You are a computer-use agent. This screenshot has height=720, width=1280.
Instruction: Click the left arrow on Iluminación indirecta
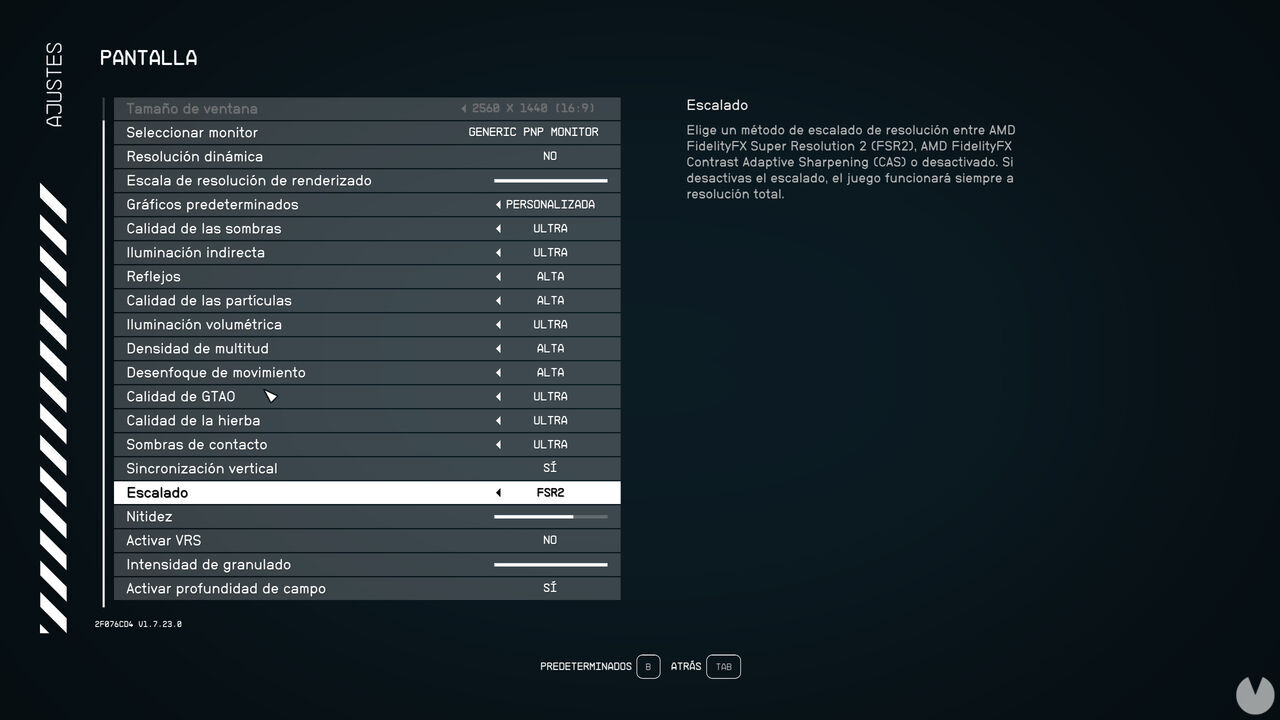click(x=497, y=252)
